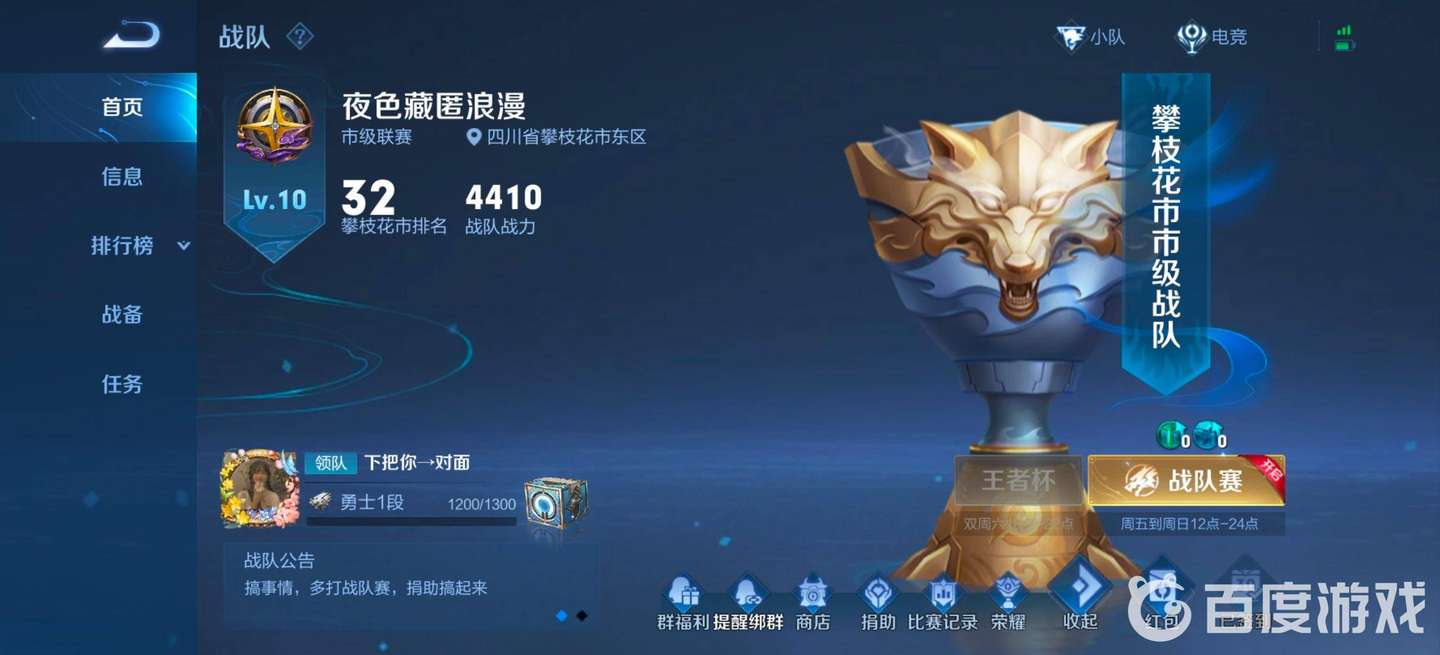Open the 小队 squad page
Screen dimensions: 1440x655
coord(1091,38)
